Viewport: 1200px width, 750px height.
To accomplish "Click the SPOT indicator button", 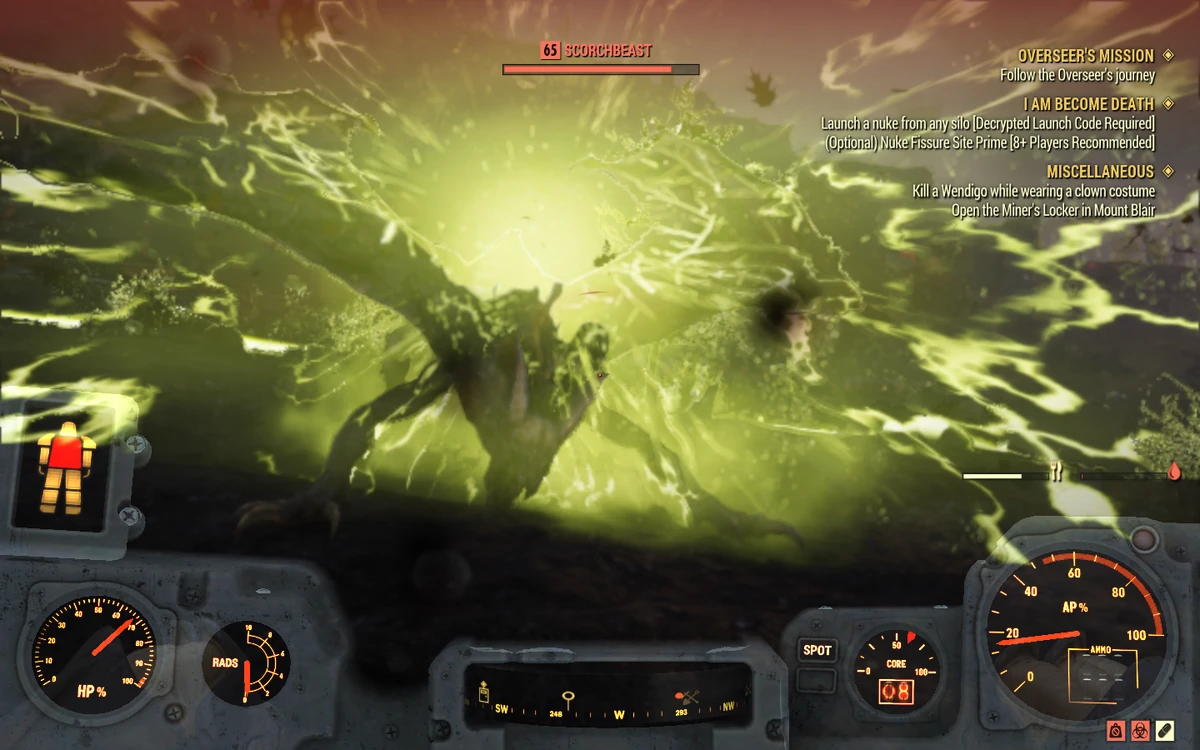I will (817, 651).
